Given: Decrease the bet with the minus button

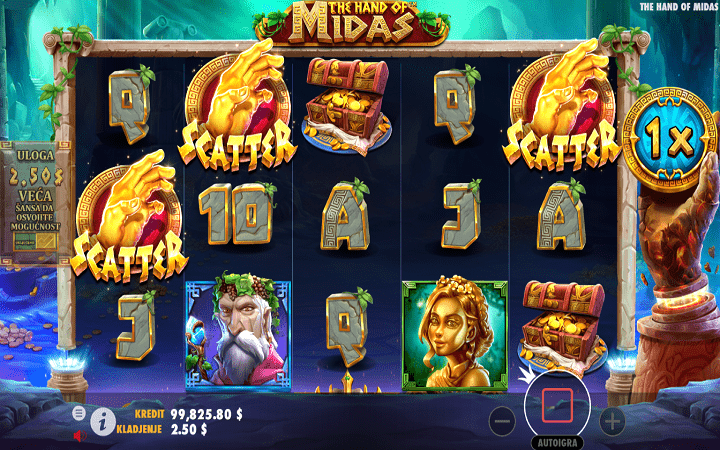Looking at the screenshot, I should tap(503, 421).
